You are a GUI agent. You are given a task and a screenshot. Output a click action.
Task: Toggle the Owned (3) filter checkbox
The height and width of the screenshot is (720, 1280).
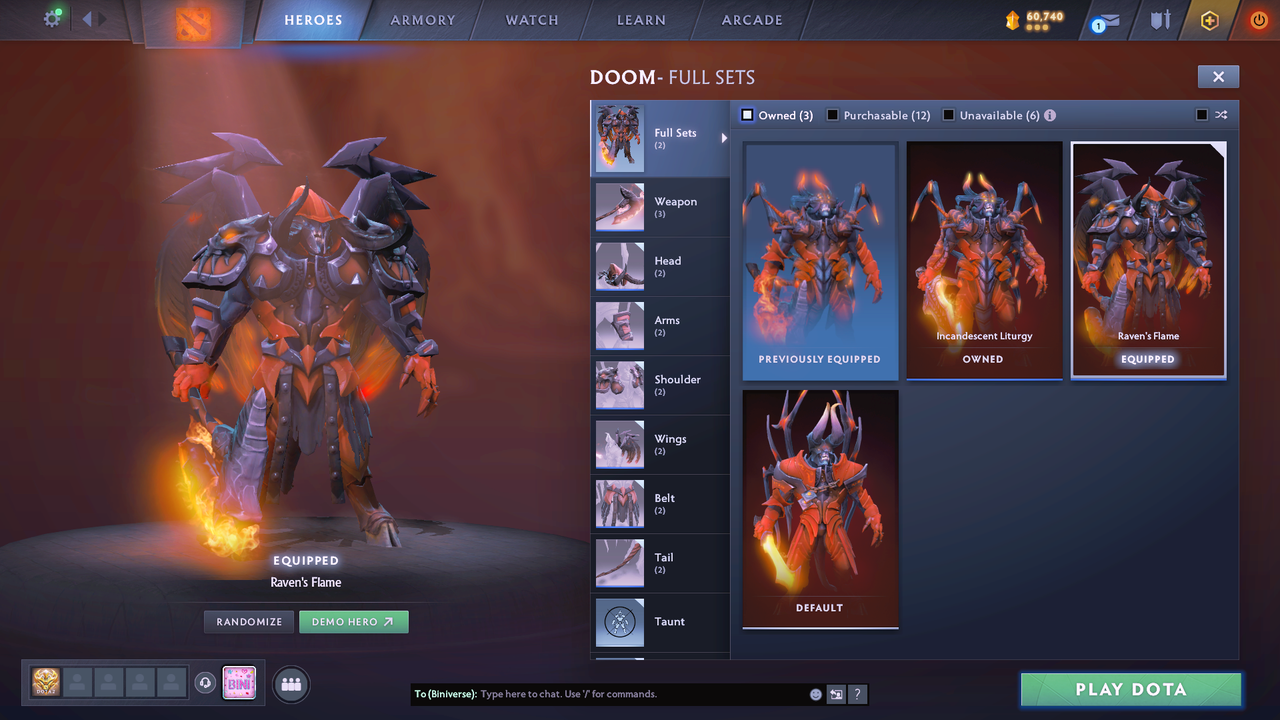(x=747, y=115)
